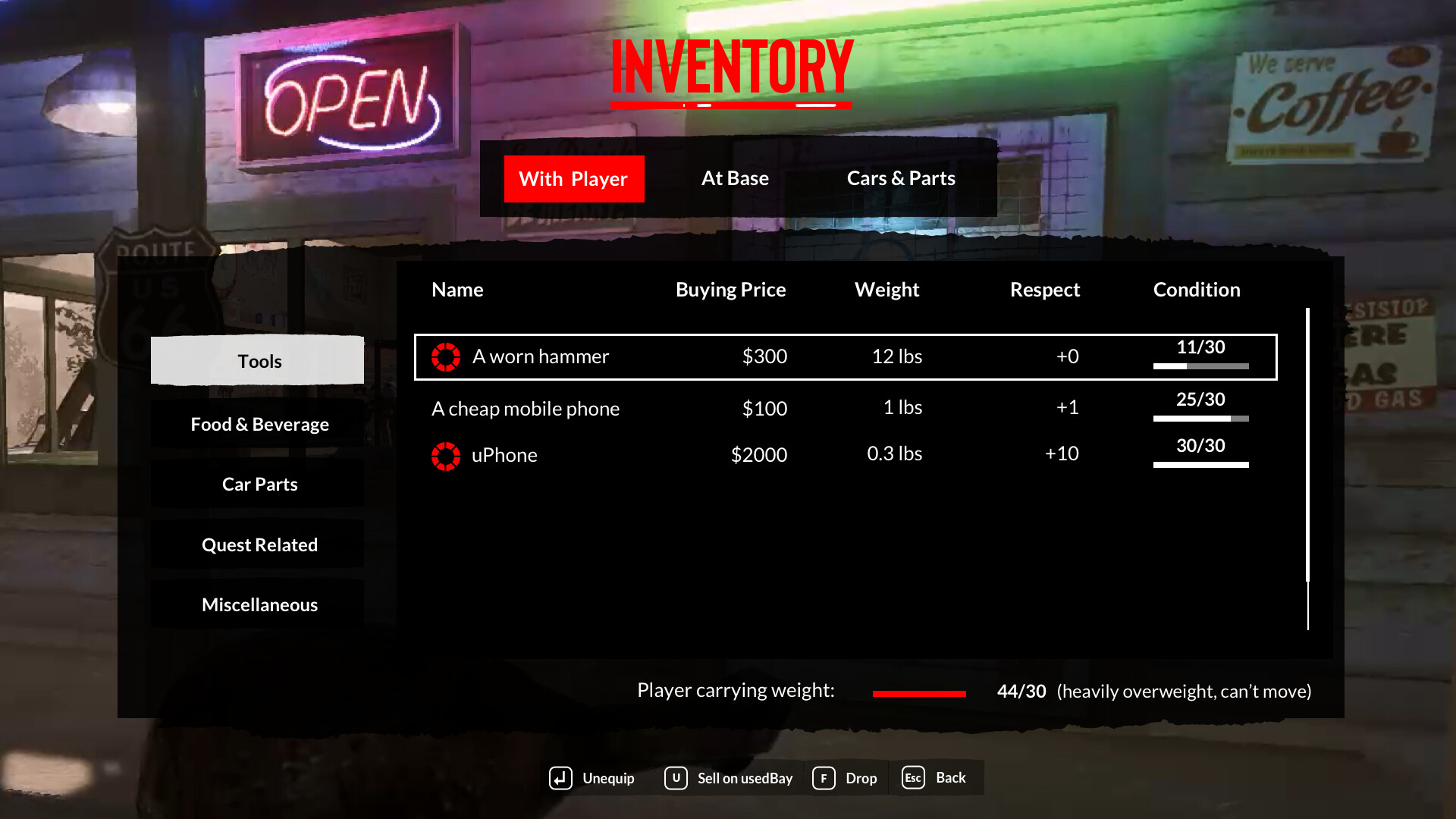Image resolution: width=1456 pixels, height=819 pixels.
Task: Select the Tools category
Action: click(258, 361)
